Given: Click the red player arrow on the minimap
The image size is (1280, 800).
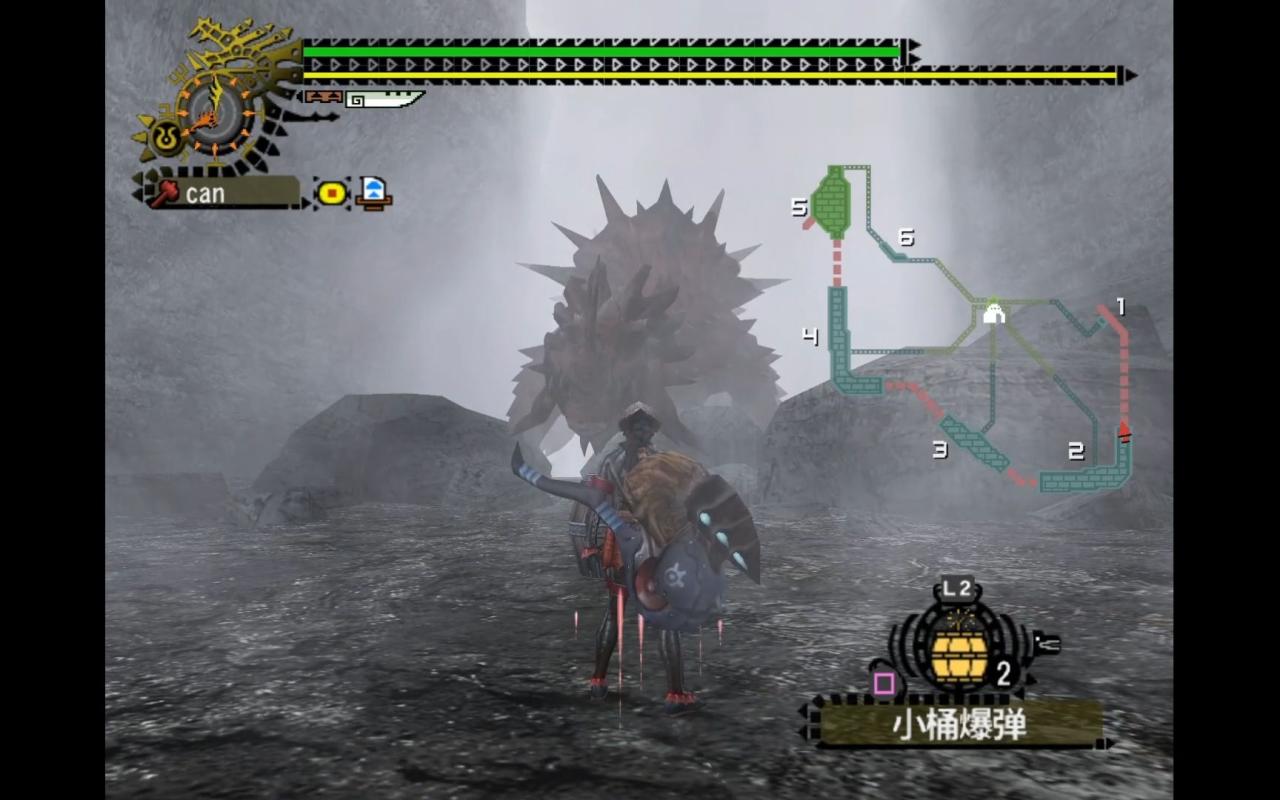Looking at the screenshot, I should pyautogui.click(x=1124, y=431).
